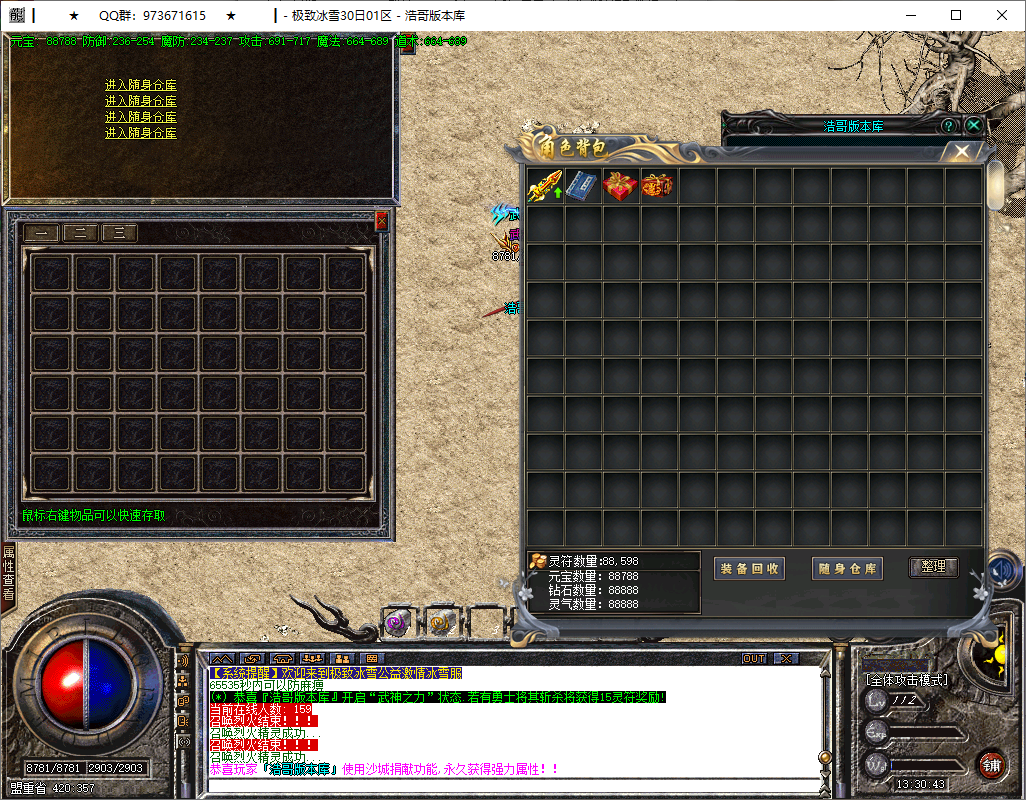The width and height of the screenshot is (1026, 800).
Task: Select the golden sword item in the bag
Action: (545, 187)
